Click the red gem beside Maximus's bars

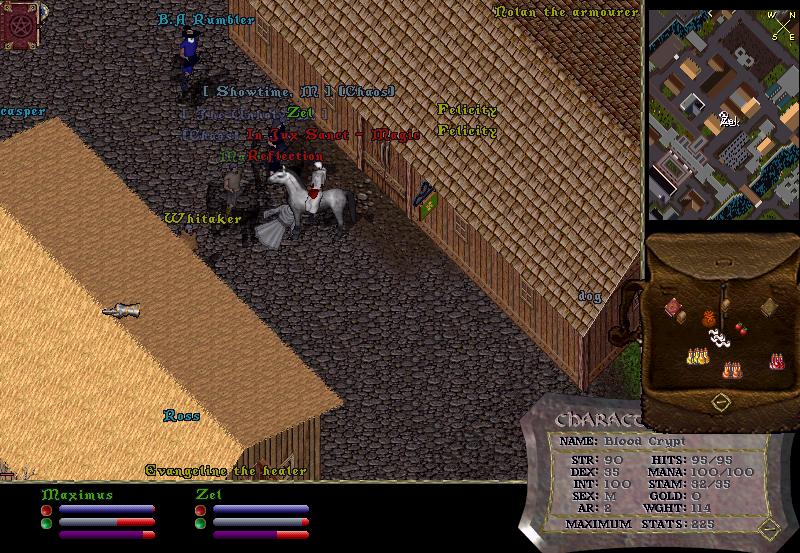tap(46, 510)
